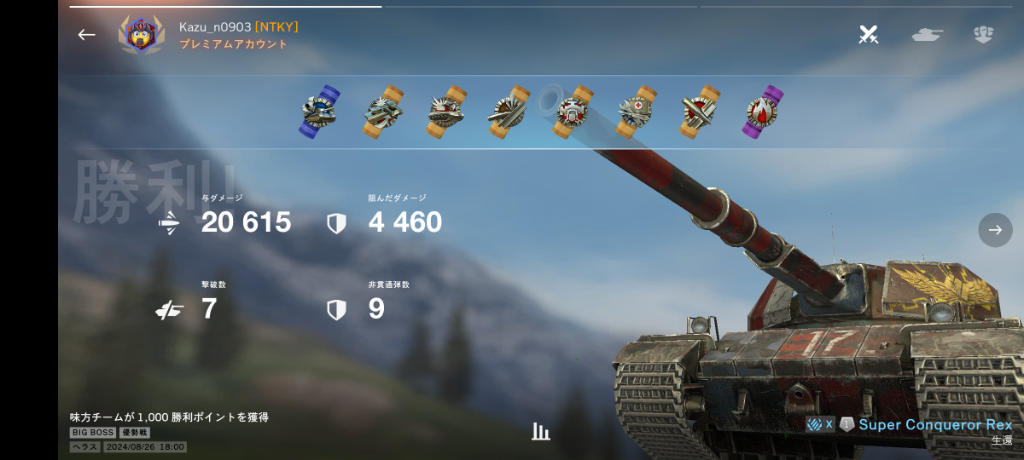The image size is (1024, 460).
Task: Select the blue-ribbon medal
Action: click(321, 111)
